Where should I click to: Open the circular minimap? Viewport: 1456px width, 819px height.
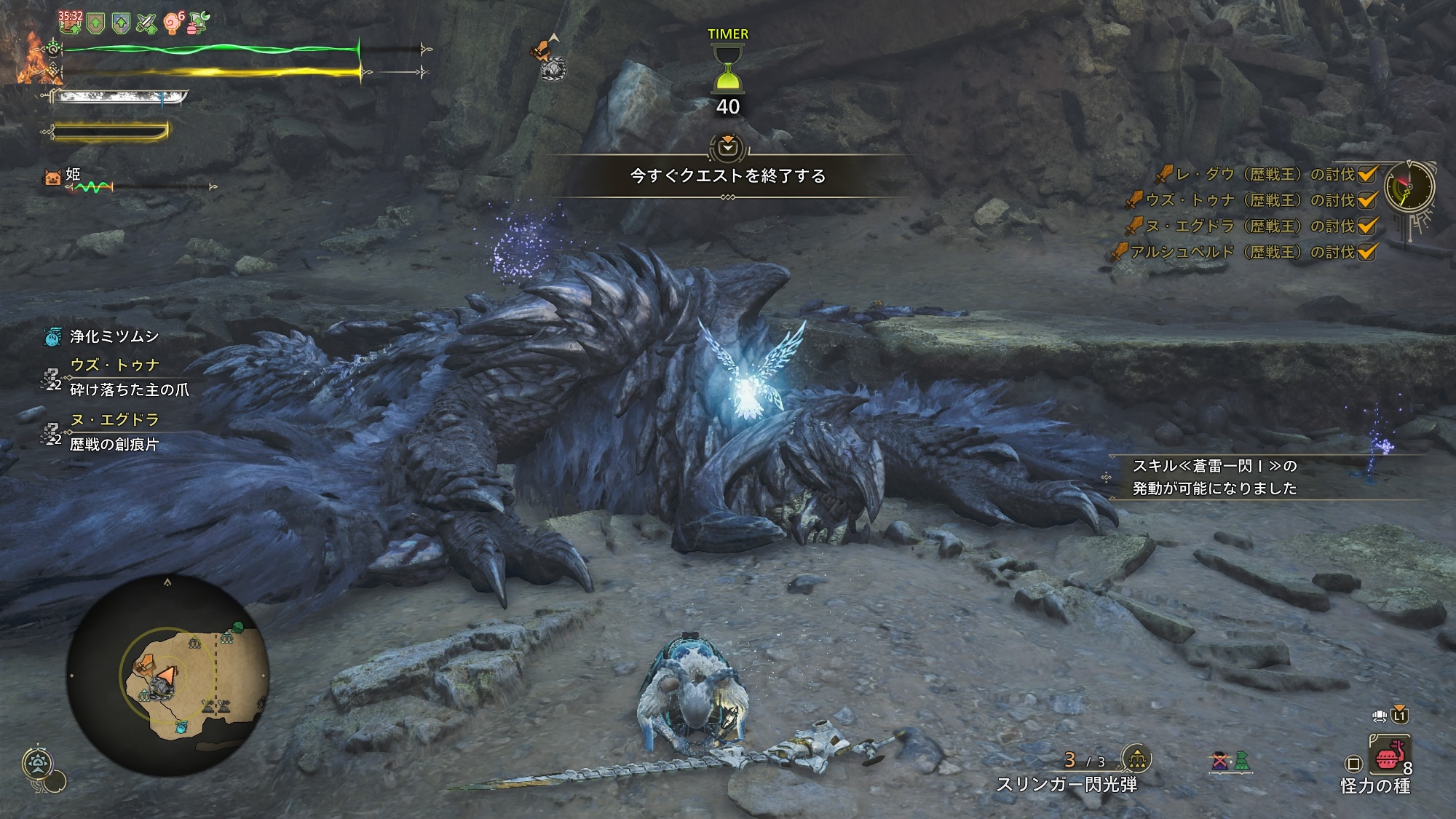(x=168, y=677)
